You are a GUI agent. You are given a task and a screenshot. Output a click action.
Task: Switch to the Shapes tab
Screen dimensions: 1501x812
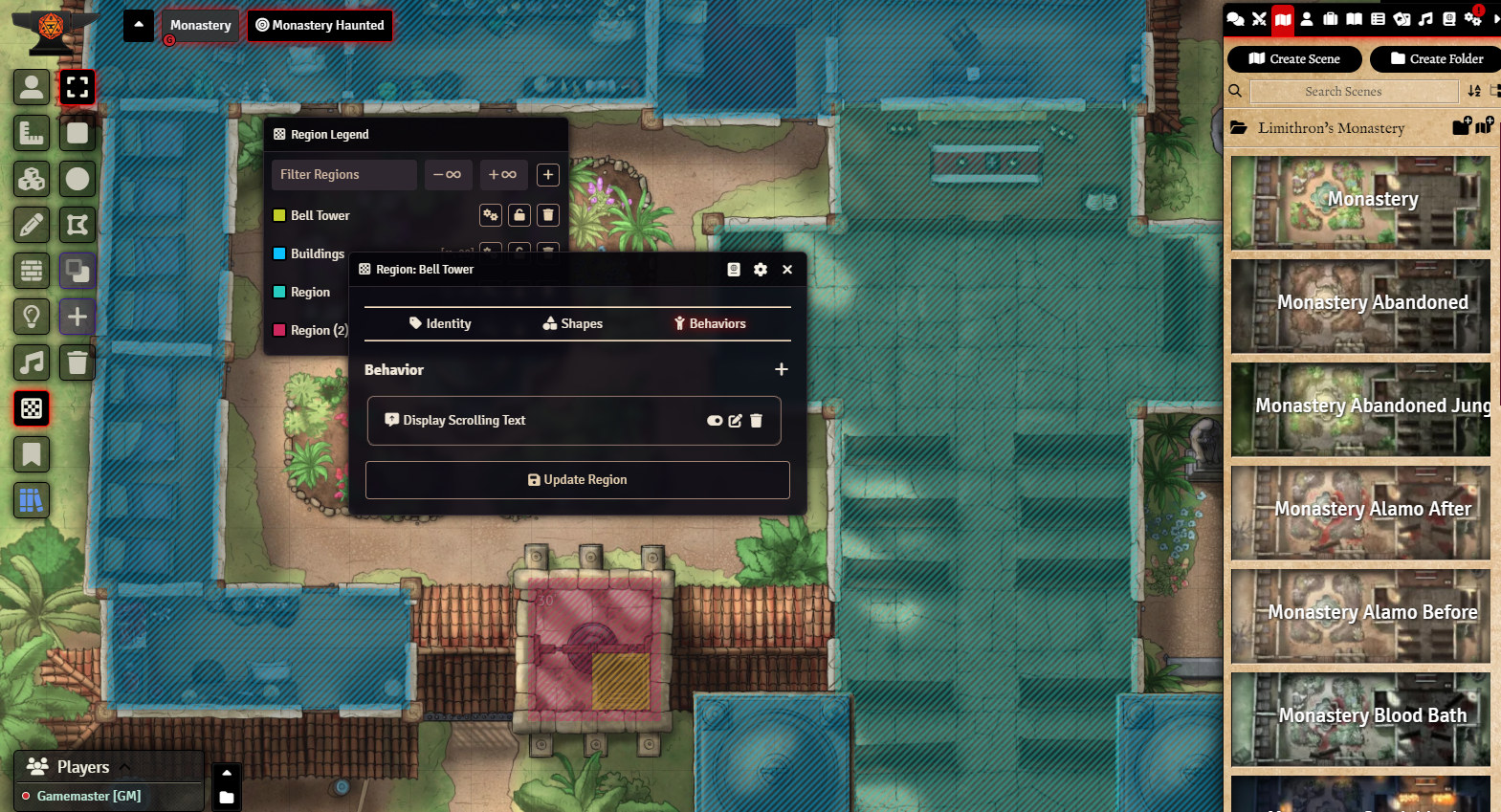(x=573, y=324)
